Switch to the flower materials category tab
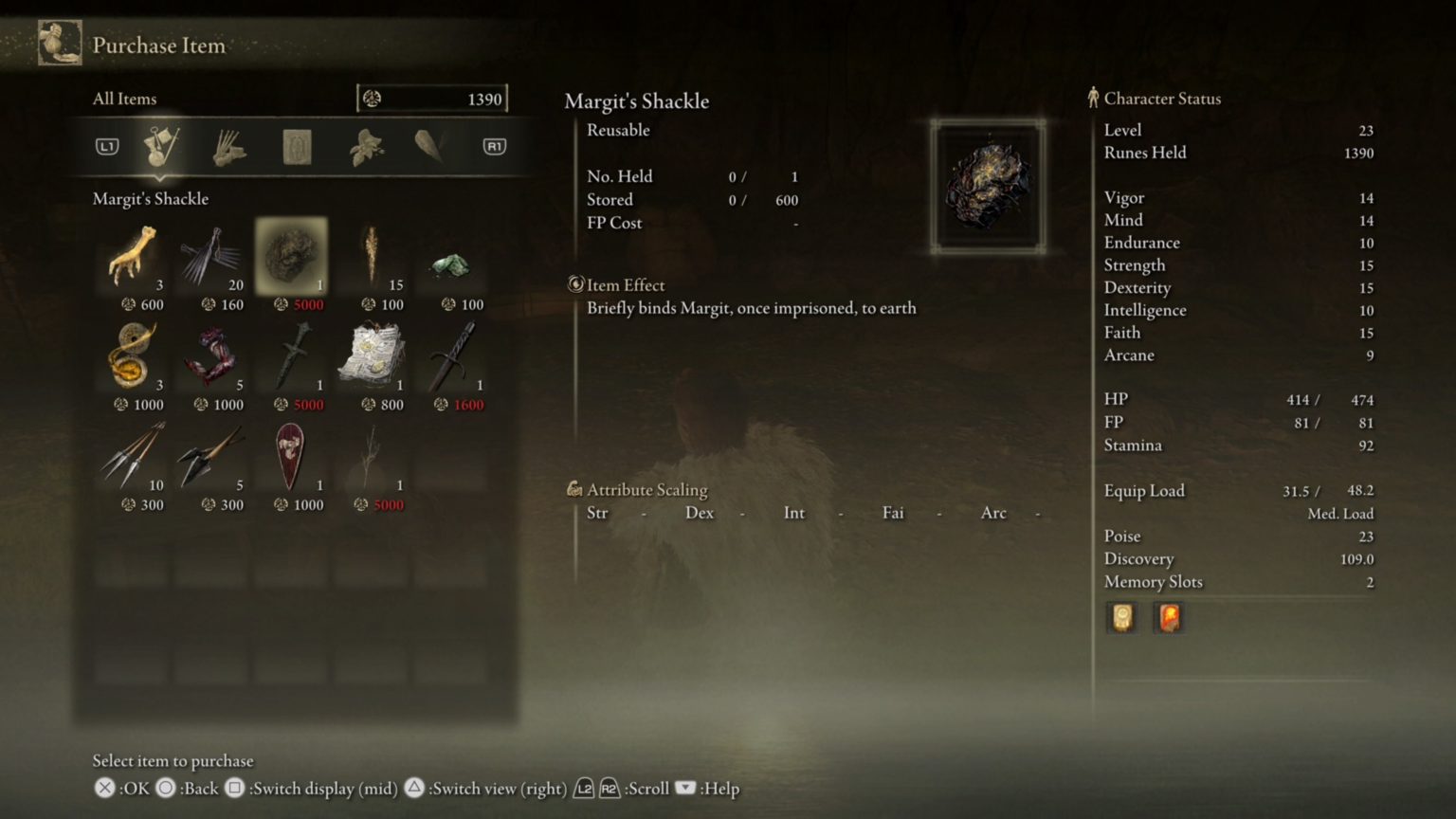Viewport: 1456px width, 819px height. coord(365,147)
